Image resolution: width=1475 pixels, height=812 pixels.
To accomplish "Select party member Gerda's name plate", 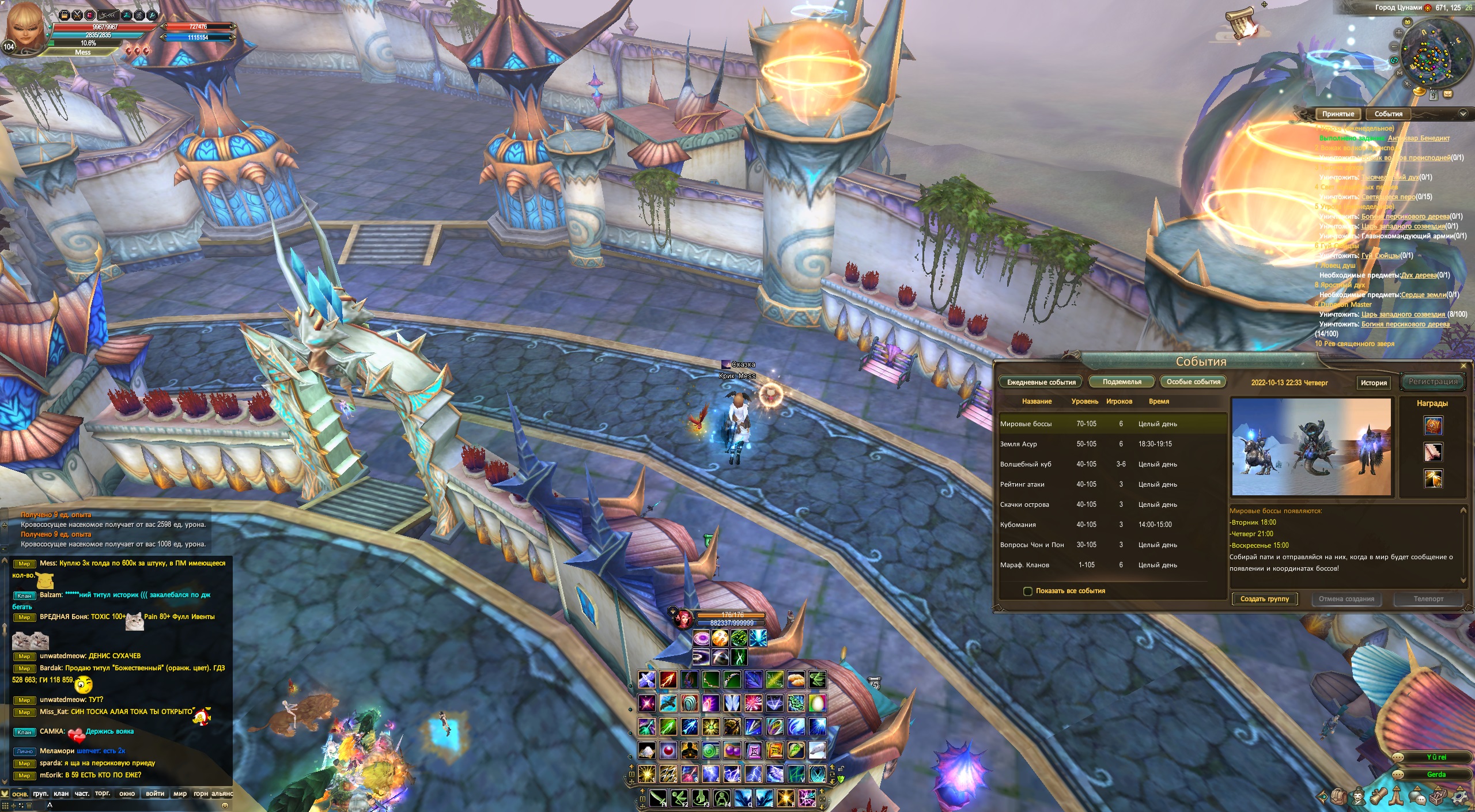I will [1436, 775].
